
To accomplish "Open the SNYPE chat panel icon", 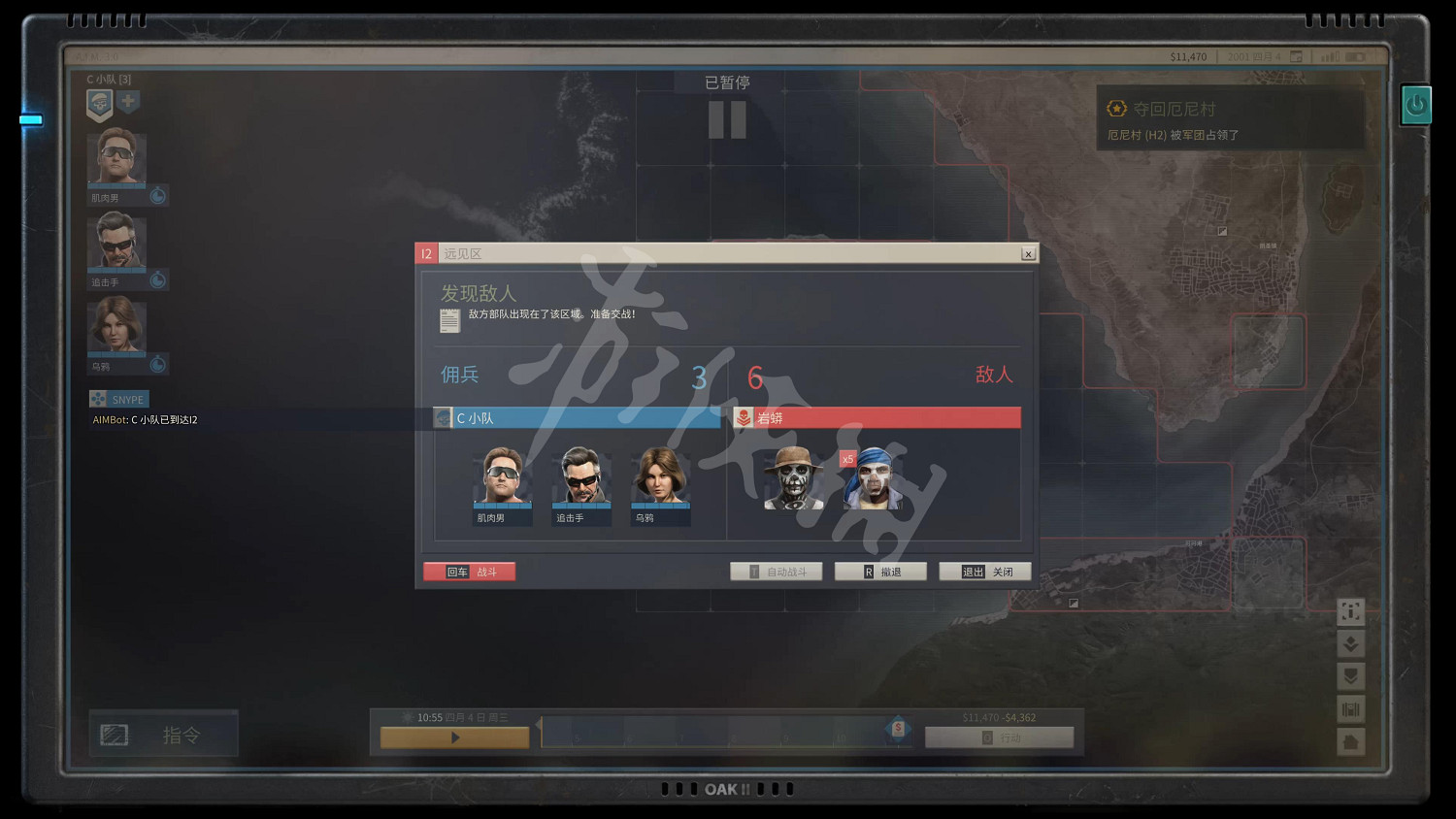I will [x=98, y=399].
